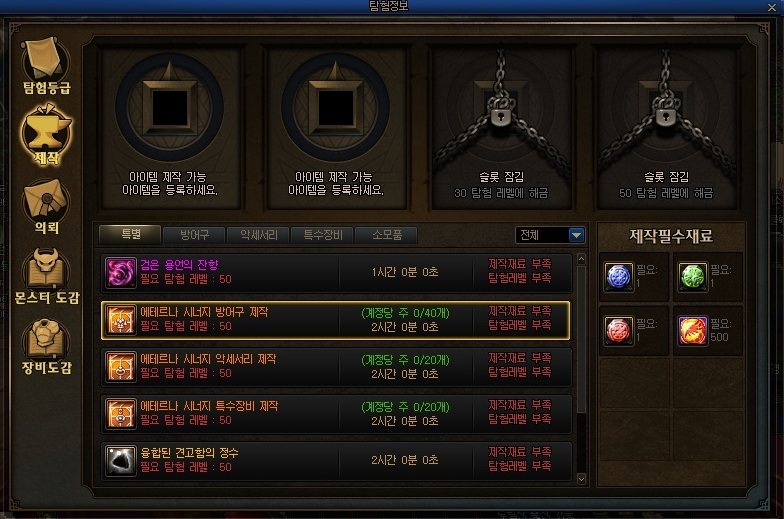Pick 에테르나 시너지 특수장비 제작 recipe
This screenshot has height=519, width=784.
[x=336, y=413]
